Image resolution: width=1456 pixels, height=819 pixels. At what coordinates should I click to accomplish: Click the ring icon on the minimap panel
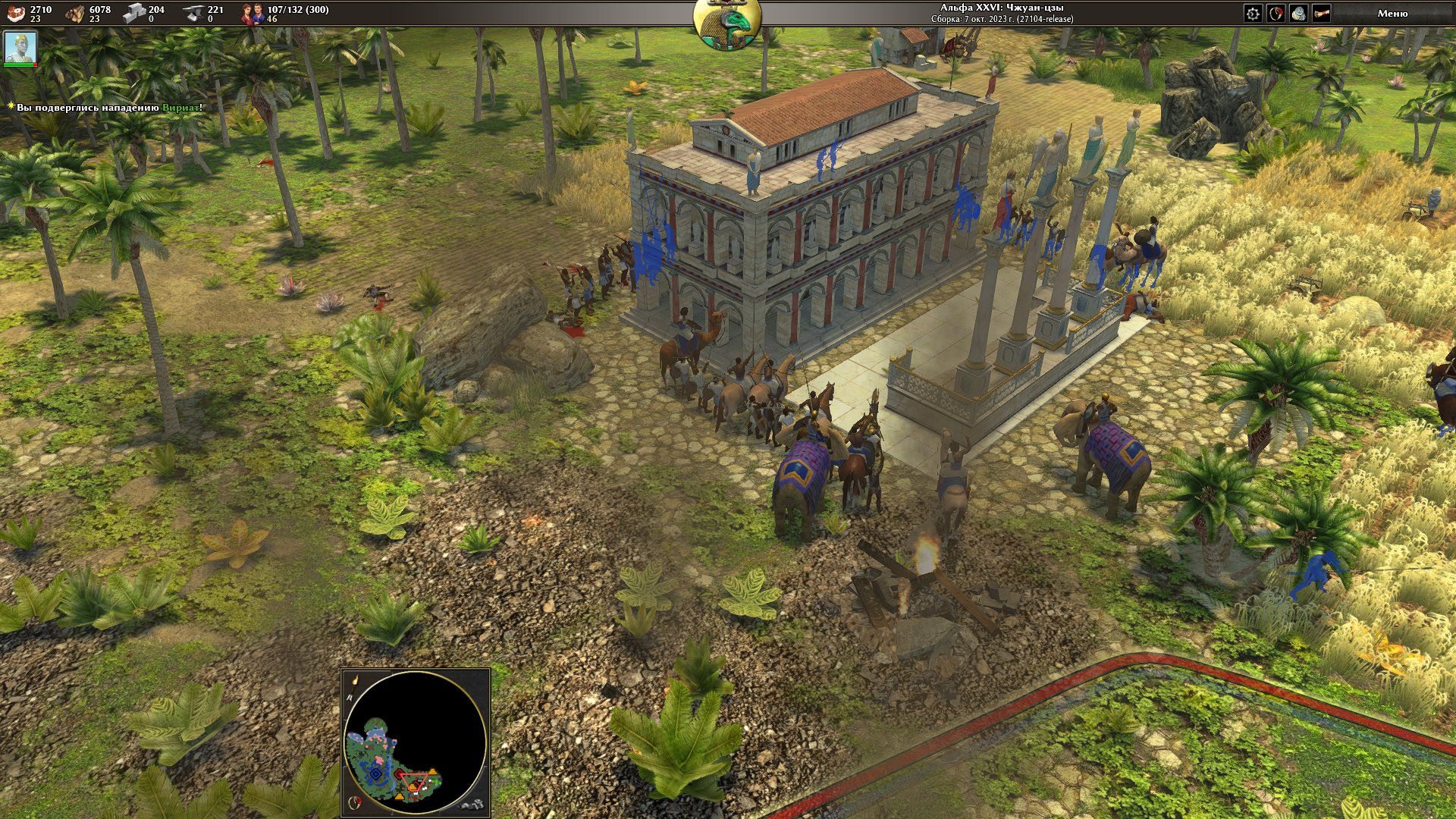tap(353, 802)
